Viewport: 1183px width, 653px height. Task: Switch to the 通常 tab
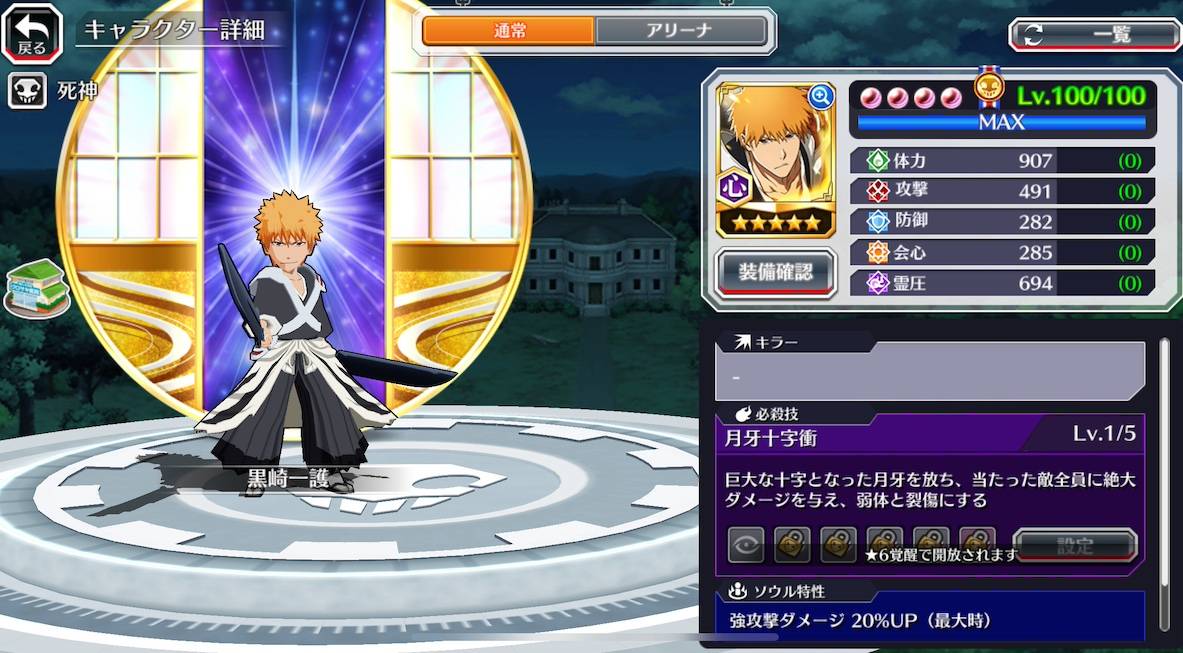click(x=510, y=31)
